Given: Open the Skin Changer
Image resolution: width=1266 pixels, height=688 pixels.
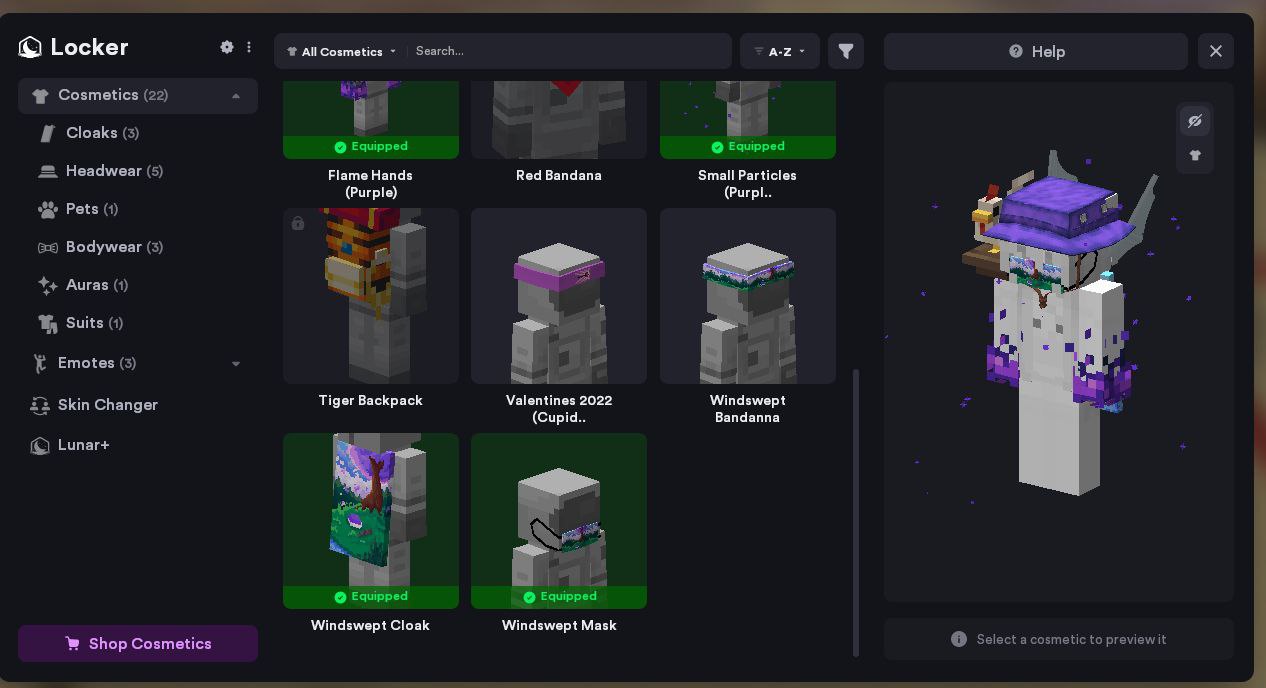Looking at the screenshot, I should coord(107,405).
